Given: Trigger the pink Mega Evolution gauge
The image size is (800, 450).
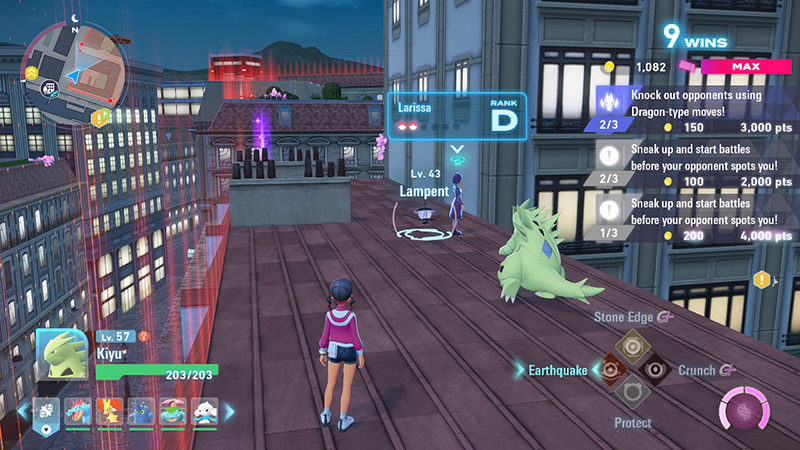Looking at the screenshot, I should point(742,410).
